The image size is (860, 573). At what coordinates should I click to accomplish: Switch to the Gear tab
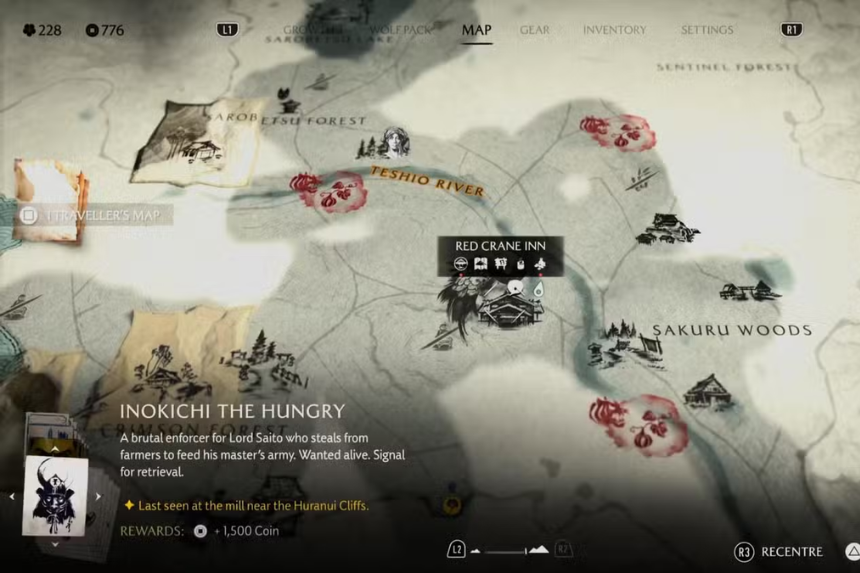click(x=534, y=30)
